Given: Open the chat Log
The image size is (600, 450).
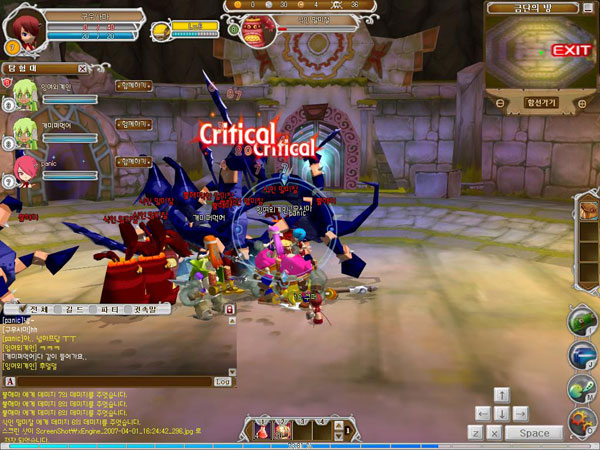Looking at the screenshot, I should pos(222,382).
